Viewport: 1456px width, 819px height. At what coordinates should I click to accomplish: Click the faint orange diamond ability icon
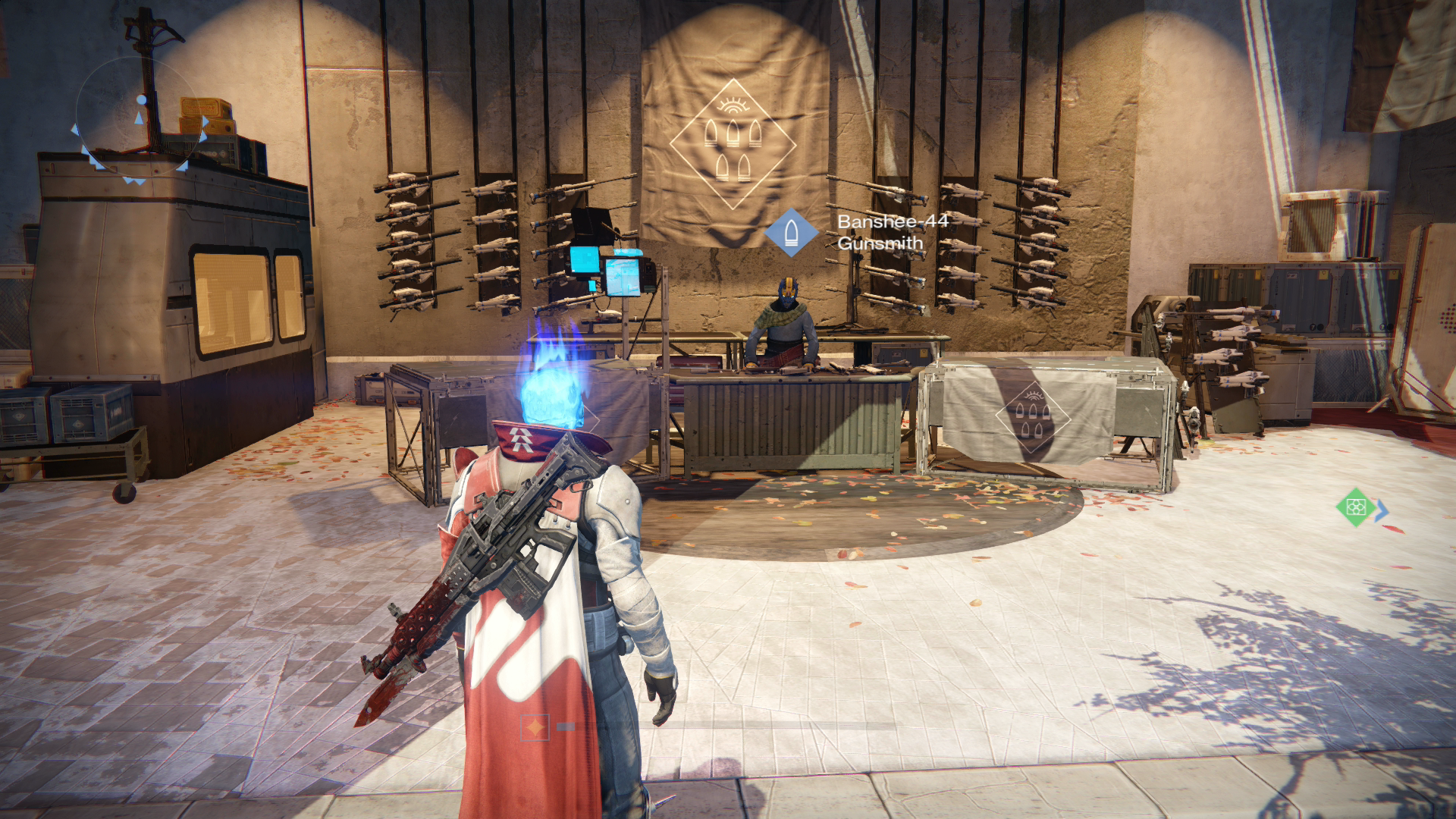coord(535,727)
